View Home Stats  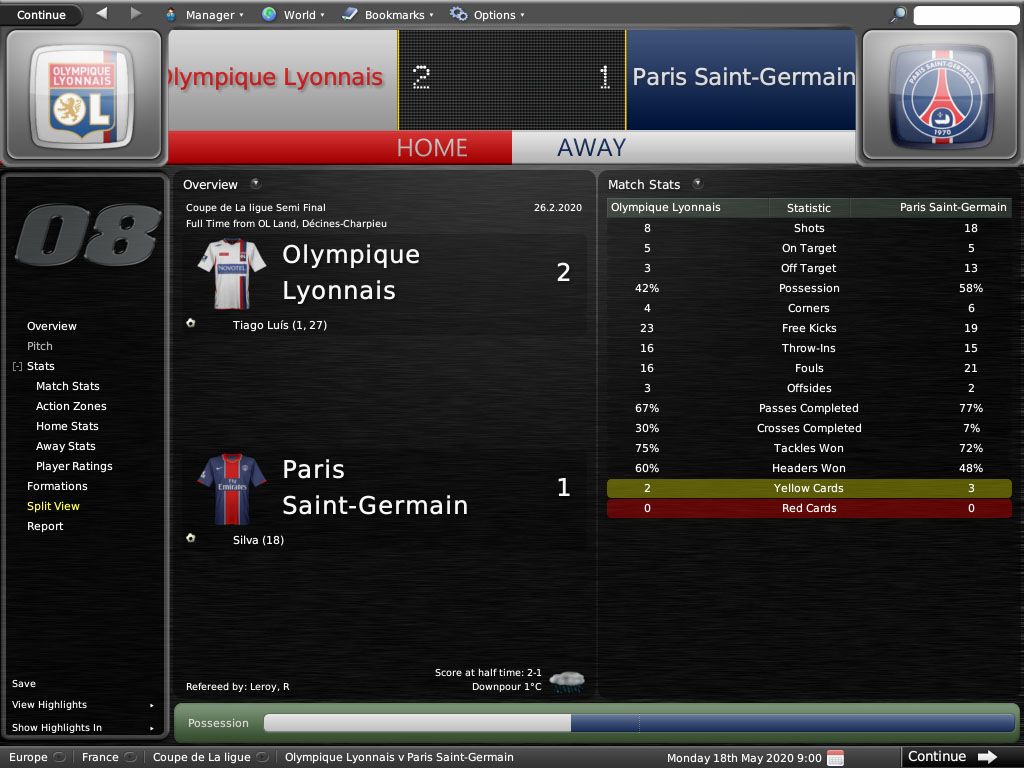[67, 426]
